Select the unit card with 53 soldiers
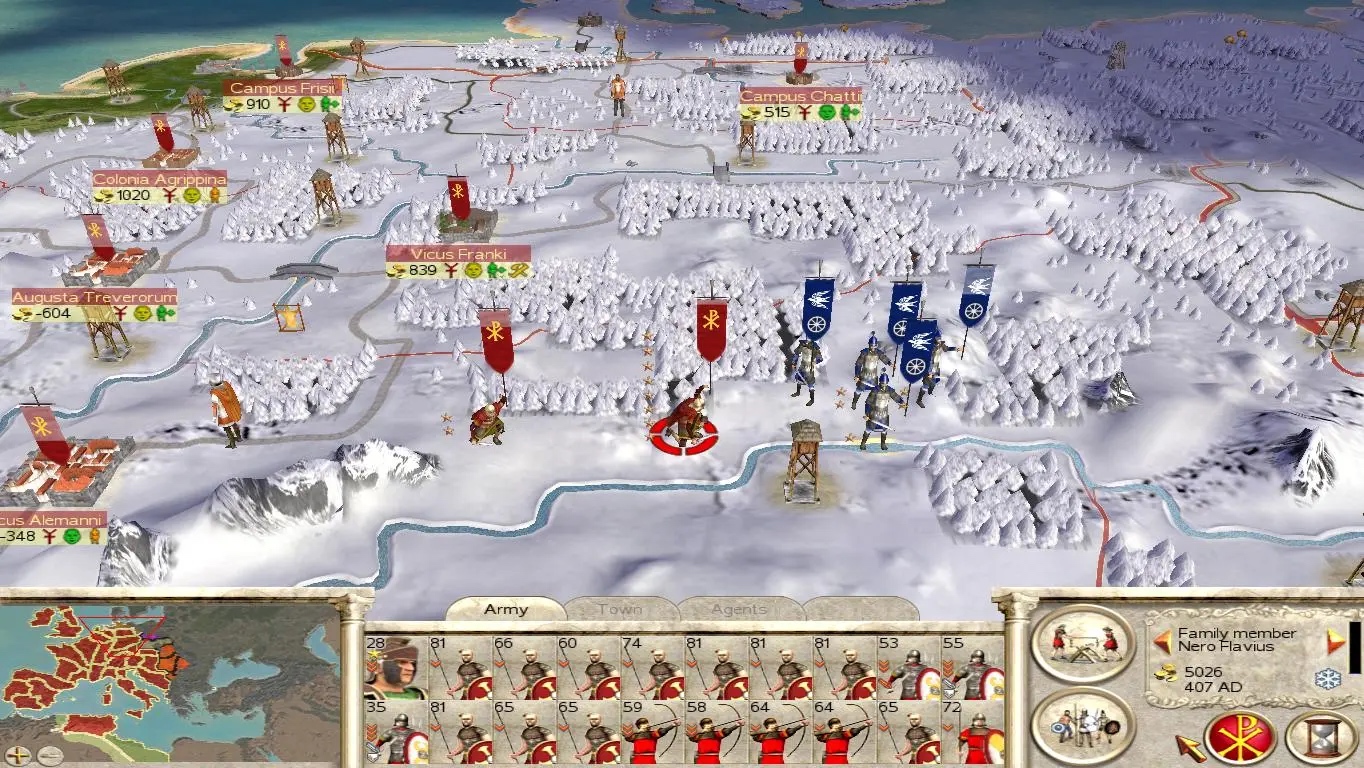The width and height of the screenshot is (1364, 768). coord(908,667)
